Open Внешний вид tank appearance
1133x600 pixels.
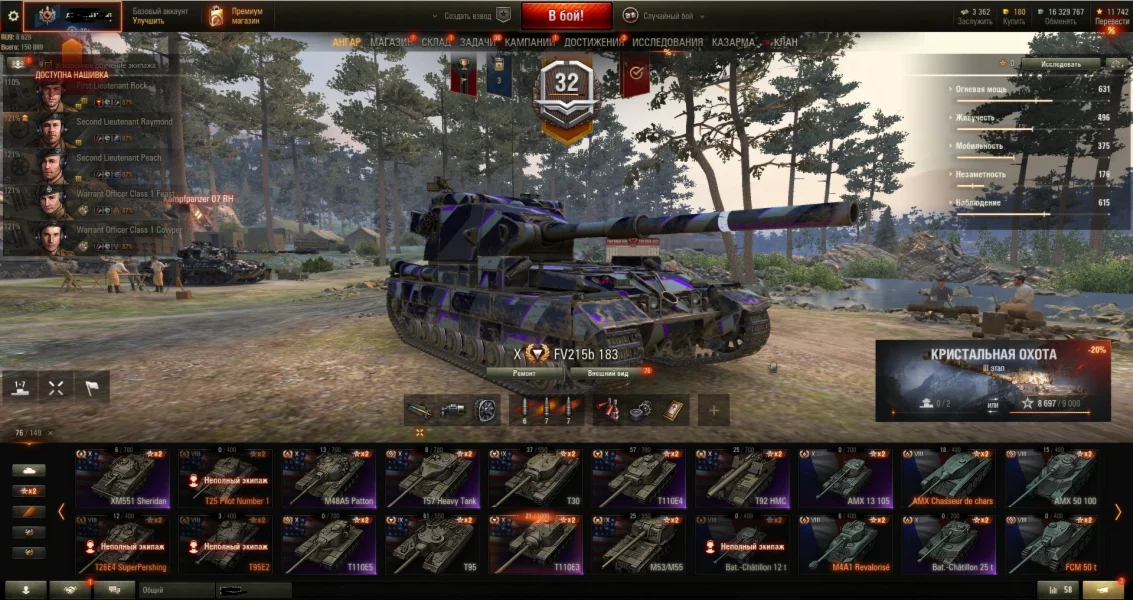[x=608, y=373]
